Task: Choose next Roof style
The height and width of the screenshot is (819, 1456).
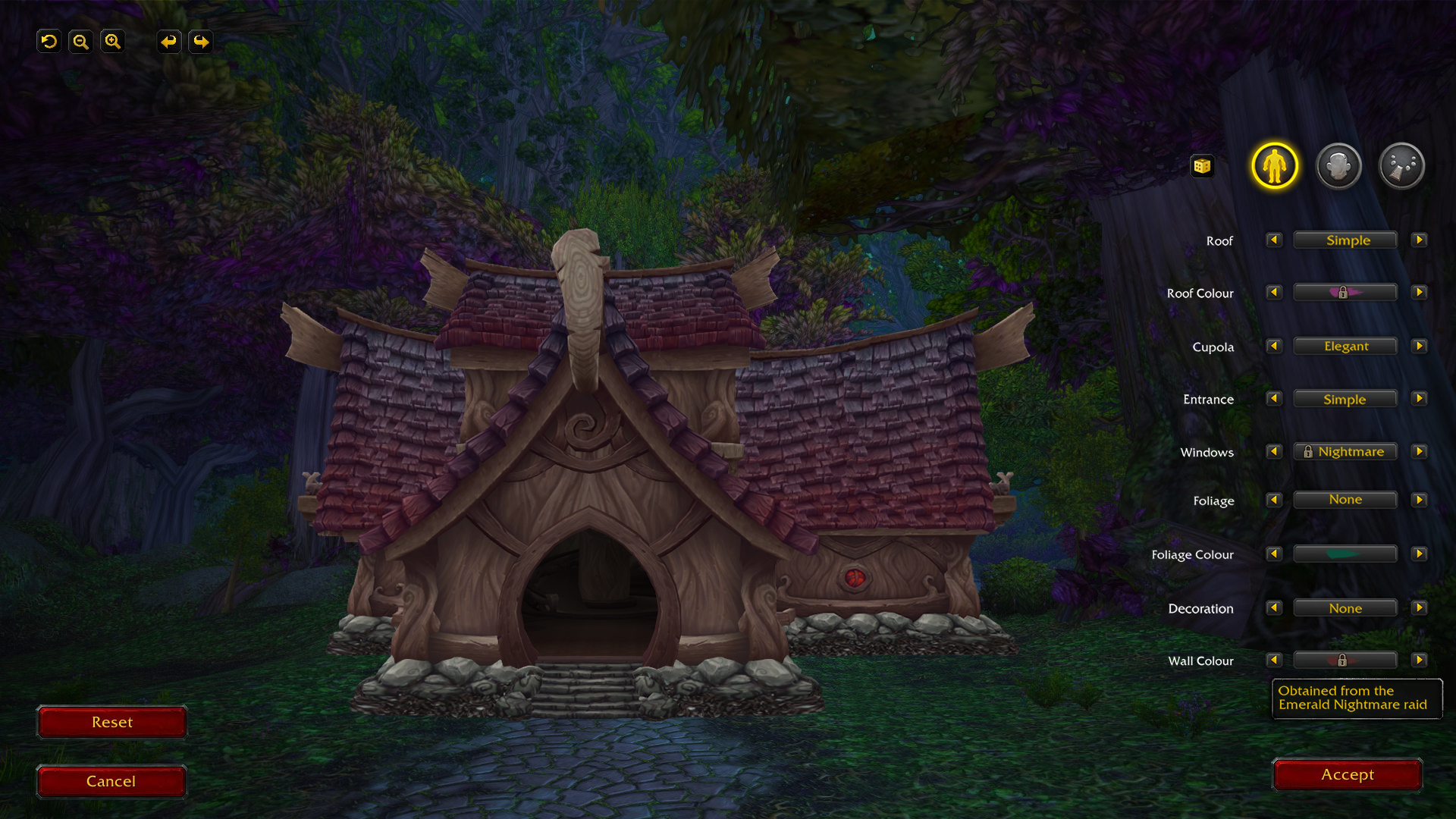Action: [1419, 240]
